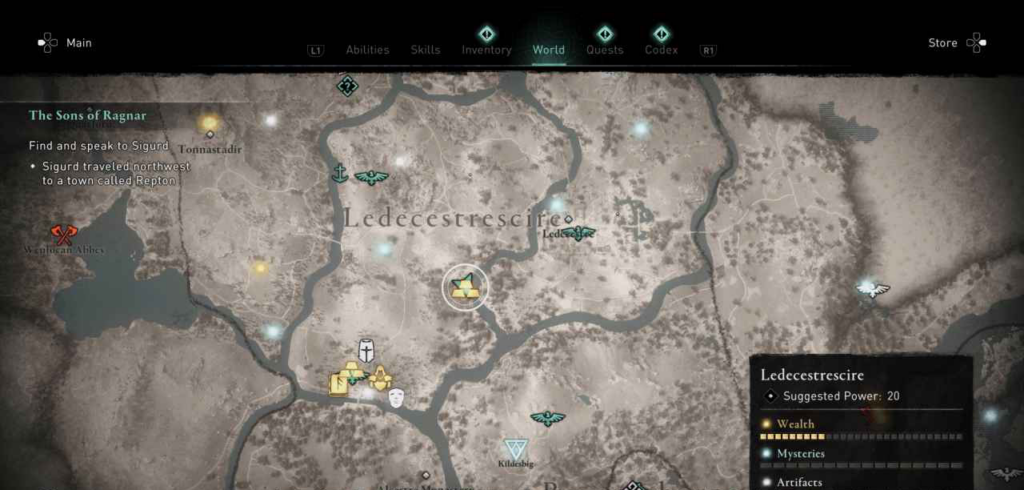Click the white mask marker
The height and width of the screenshot is (490, 1024).
397,397
